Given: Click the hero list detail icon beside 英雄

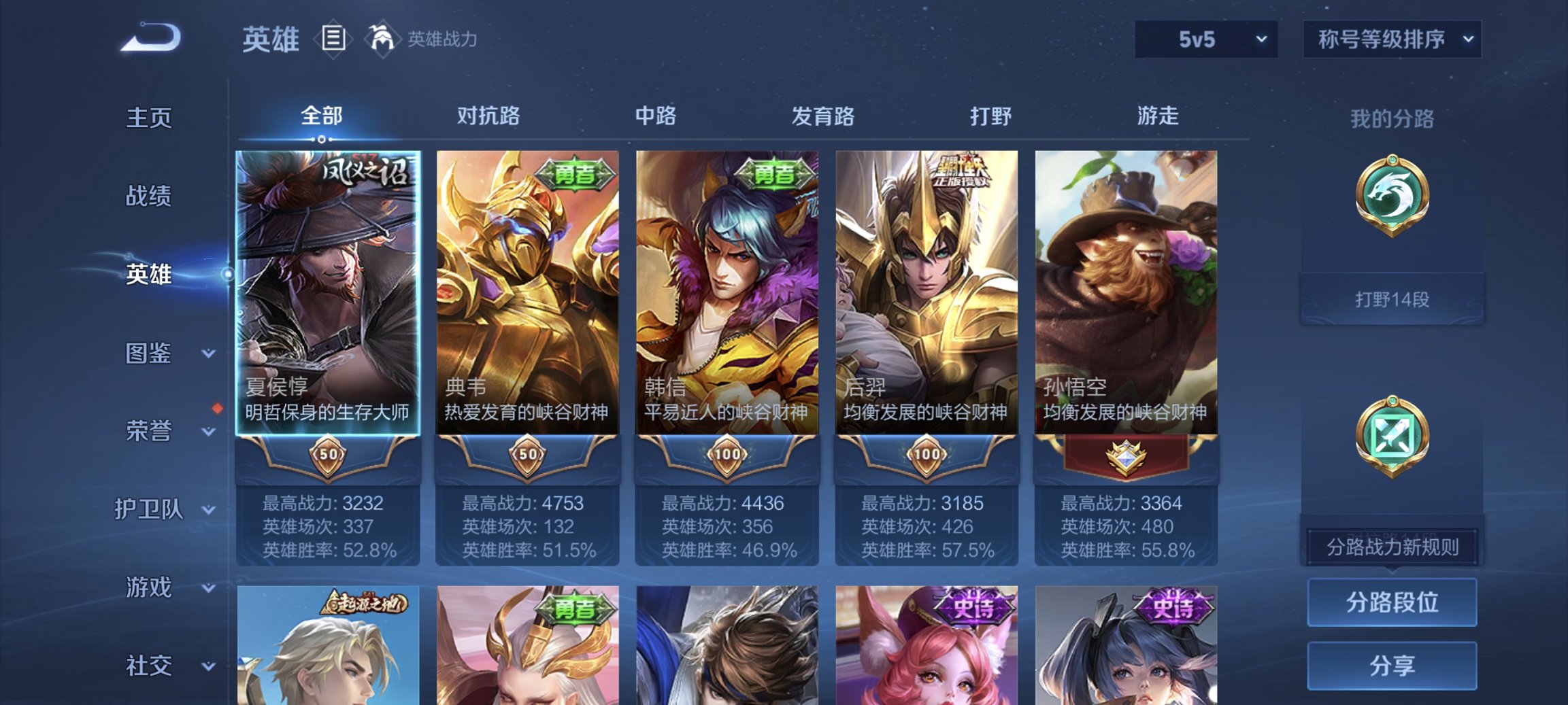Looking at the screenshot, I should (x=333, y=39).
